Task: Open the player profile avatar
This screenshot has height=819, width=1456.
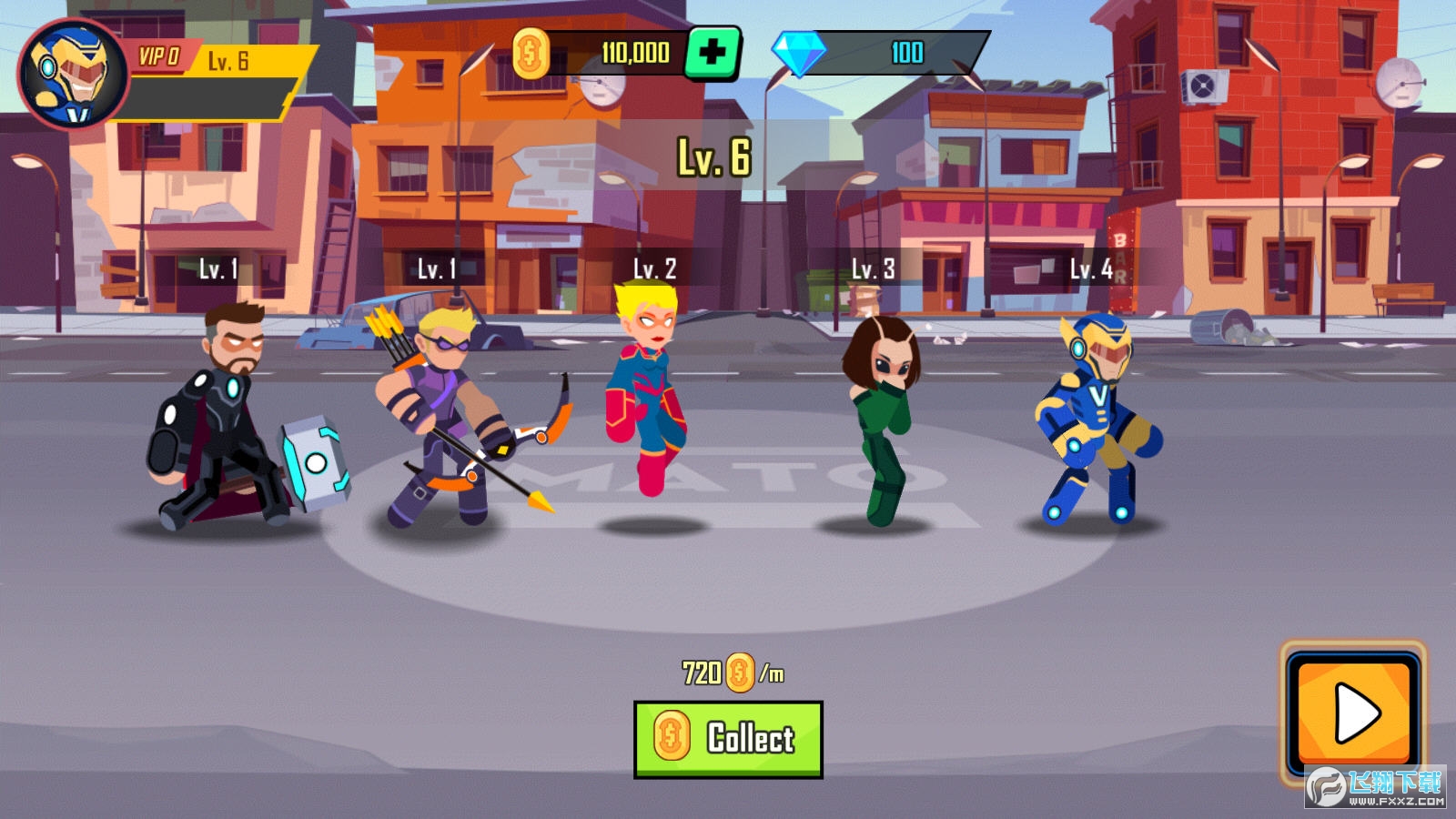Action: tap(73, 73)
